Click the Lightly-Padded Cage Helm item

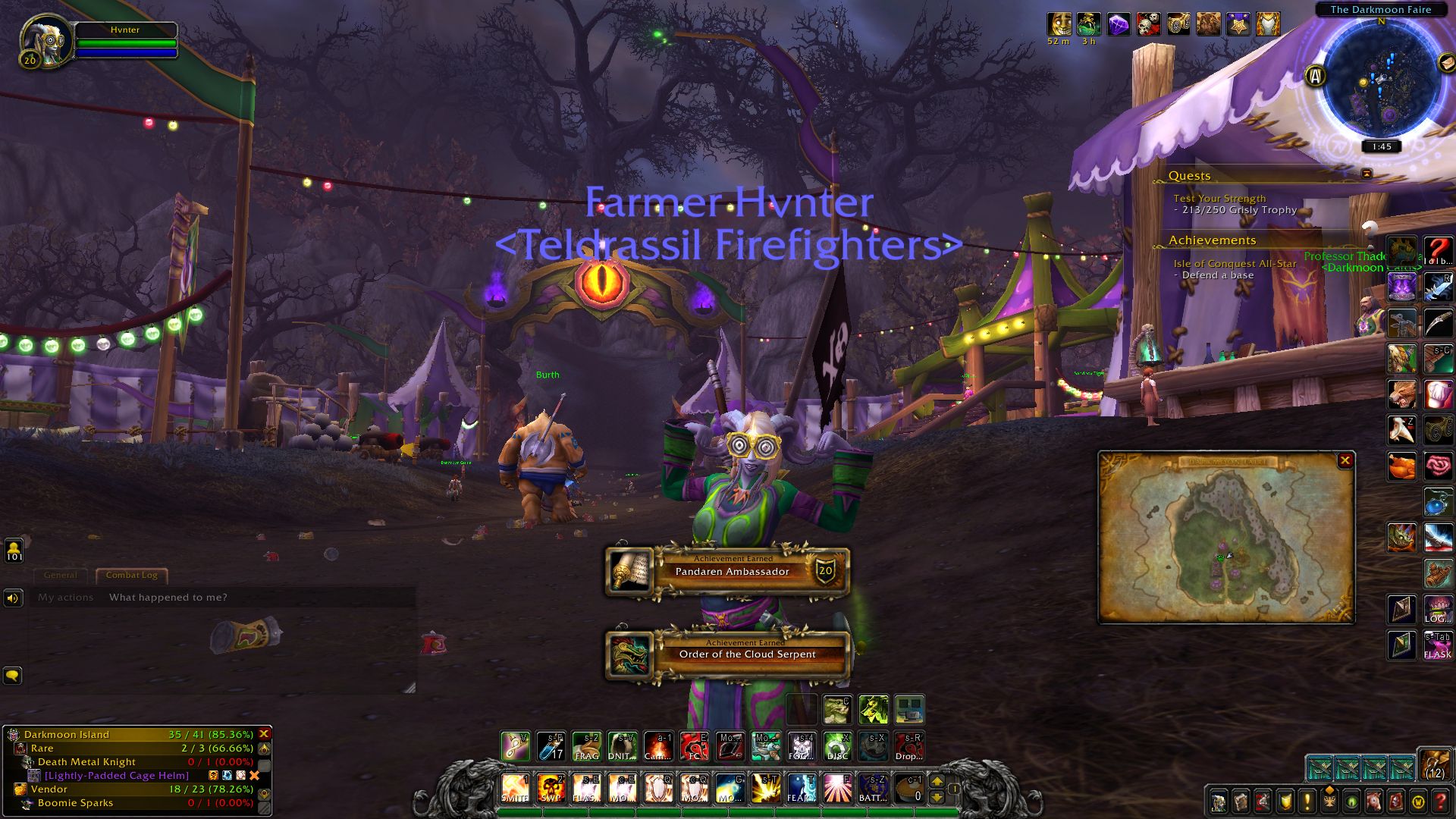pyautogui.click(x=116, y=776)
